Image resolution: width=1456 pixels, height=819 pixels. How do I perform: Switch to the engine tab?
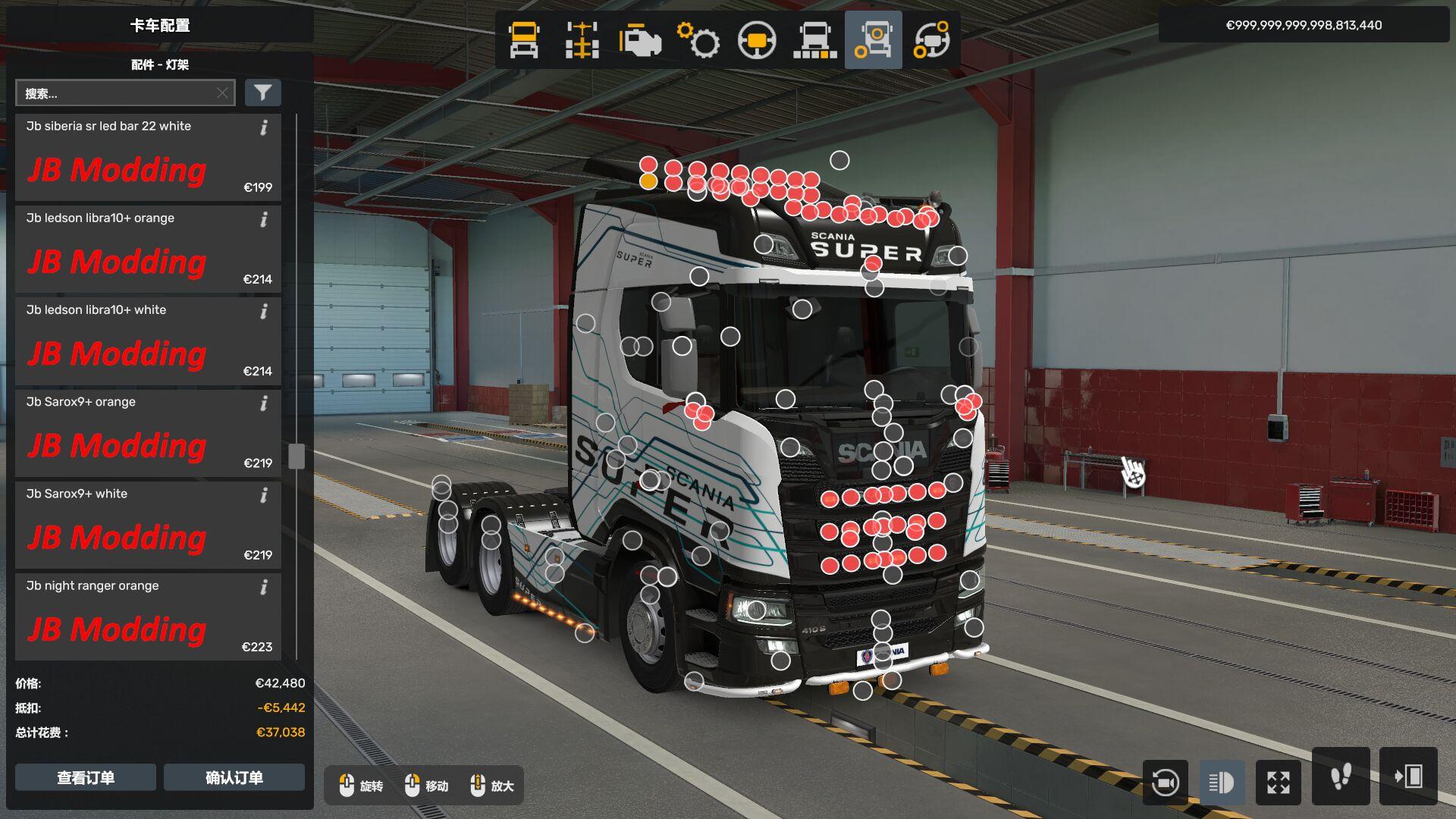click(x=640, y=40)
